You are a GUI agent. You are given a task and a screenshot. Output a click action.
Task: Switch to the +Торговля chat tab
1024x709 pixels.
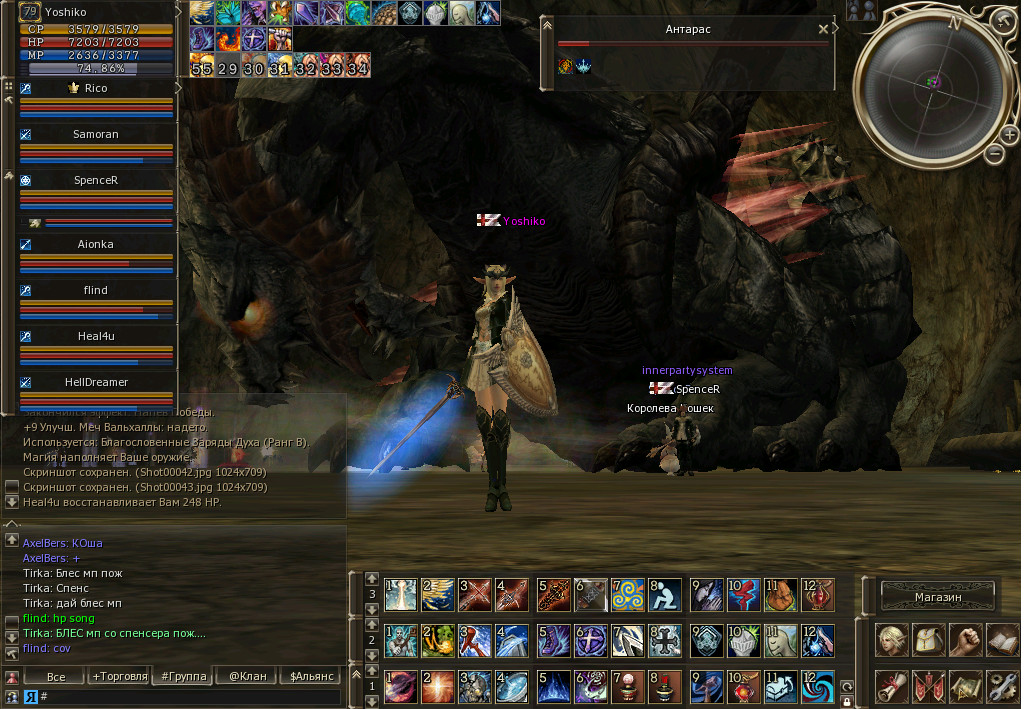click(119, 677)
